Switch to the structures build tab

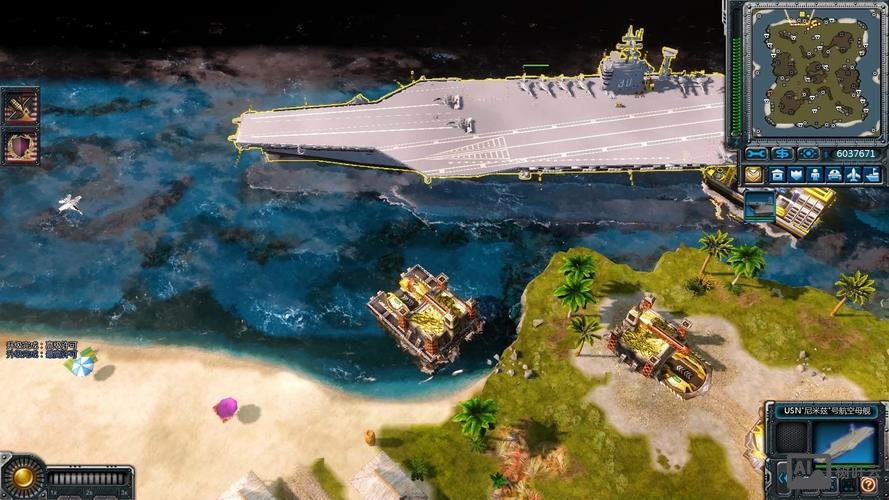click(777, 175)
